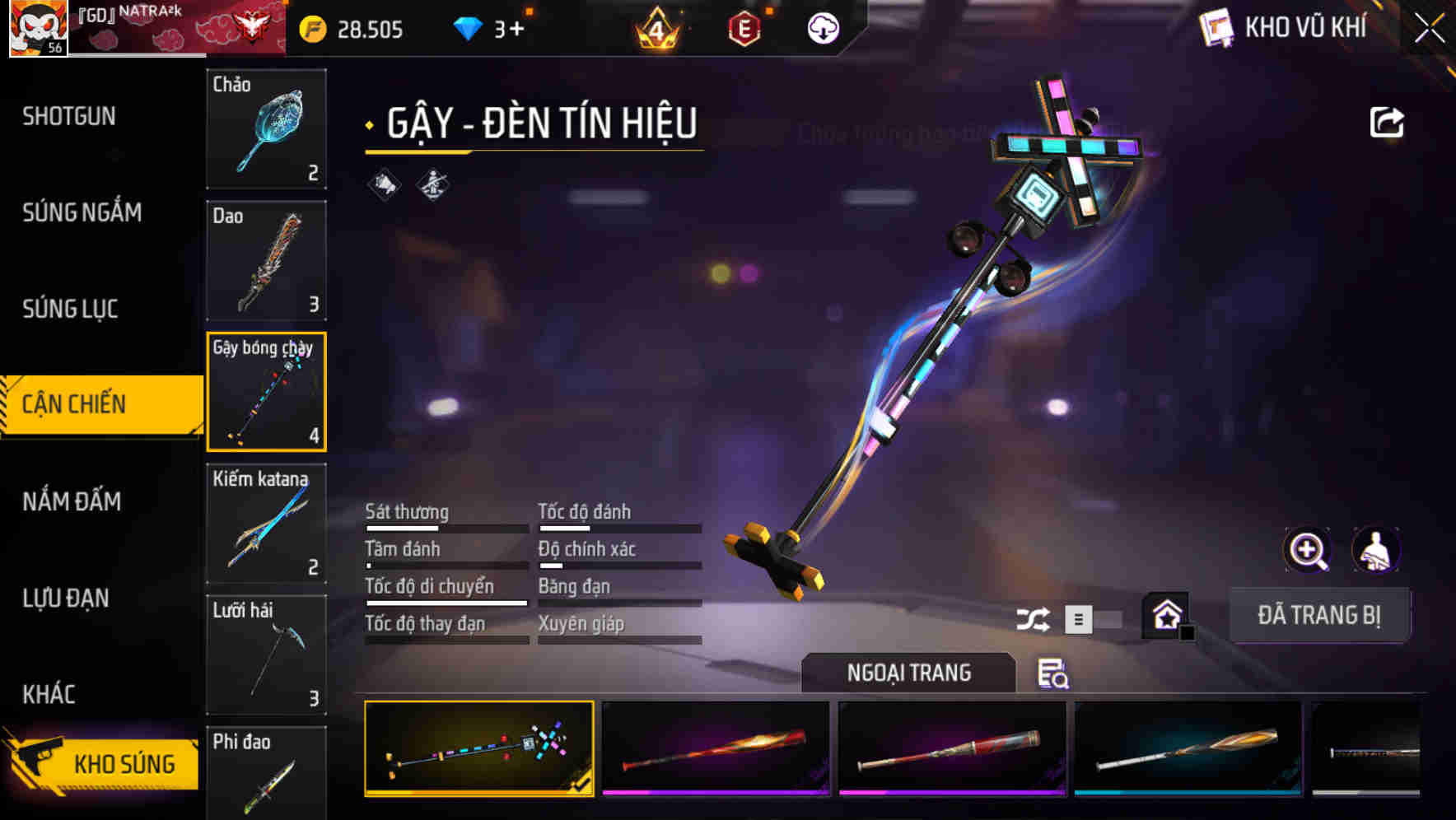
Task: Close the weapon vault screen
Action: pyautogui.click(x=1429, y=29)
